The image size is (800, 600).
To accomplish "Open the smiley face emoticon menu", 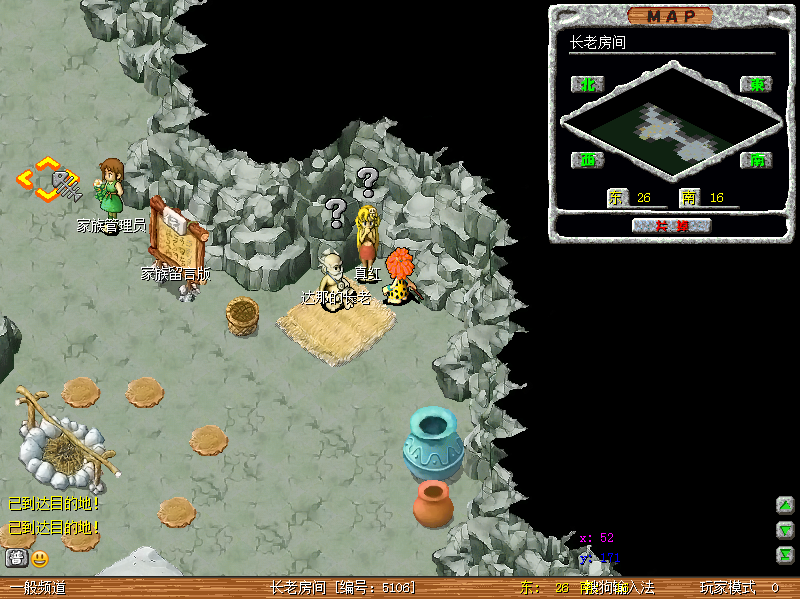I will 40,558.
